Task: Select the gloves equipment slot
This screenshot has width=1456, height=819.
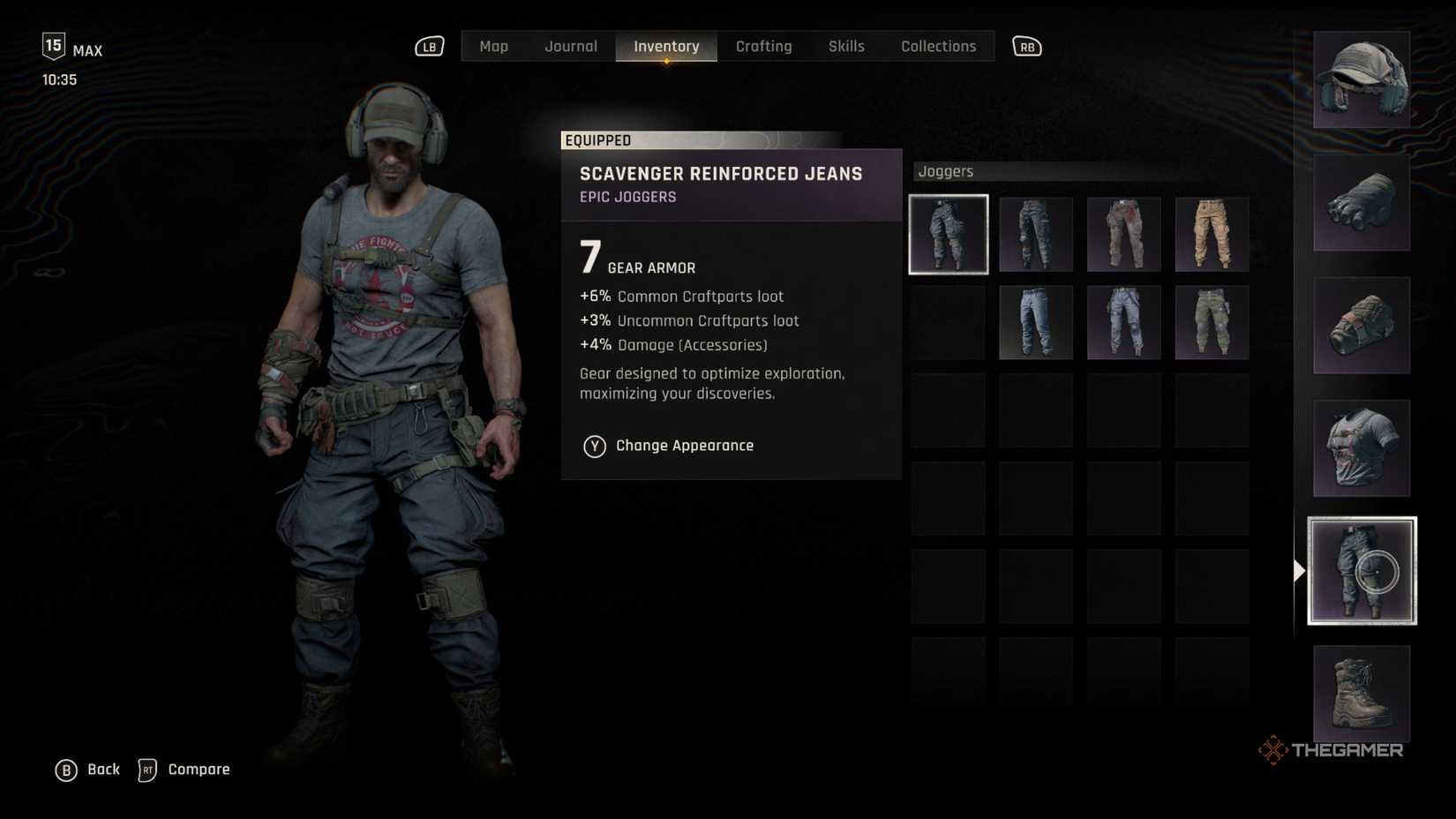Action: point(1360,201)
